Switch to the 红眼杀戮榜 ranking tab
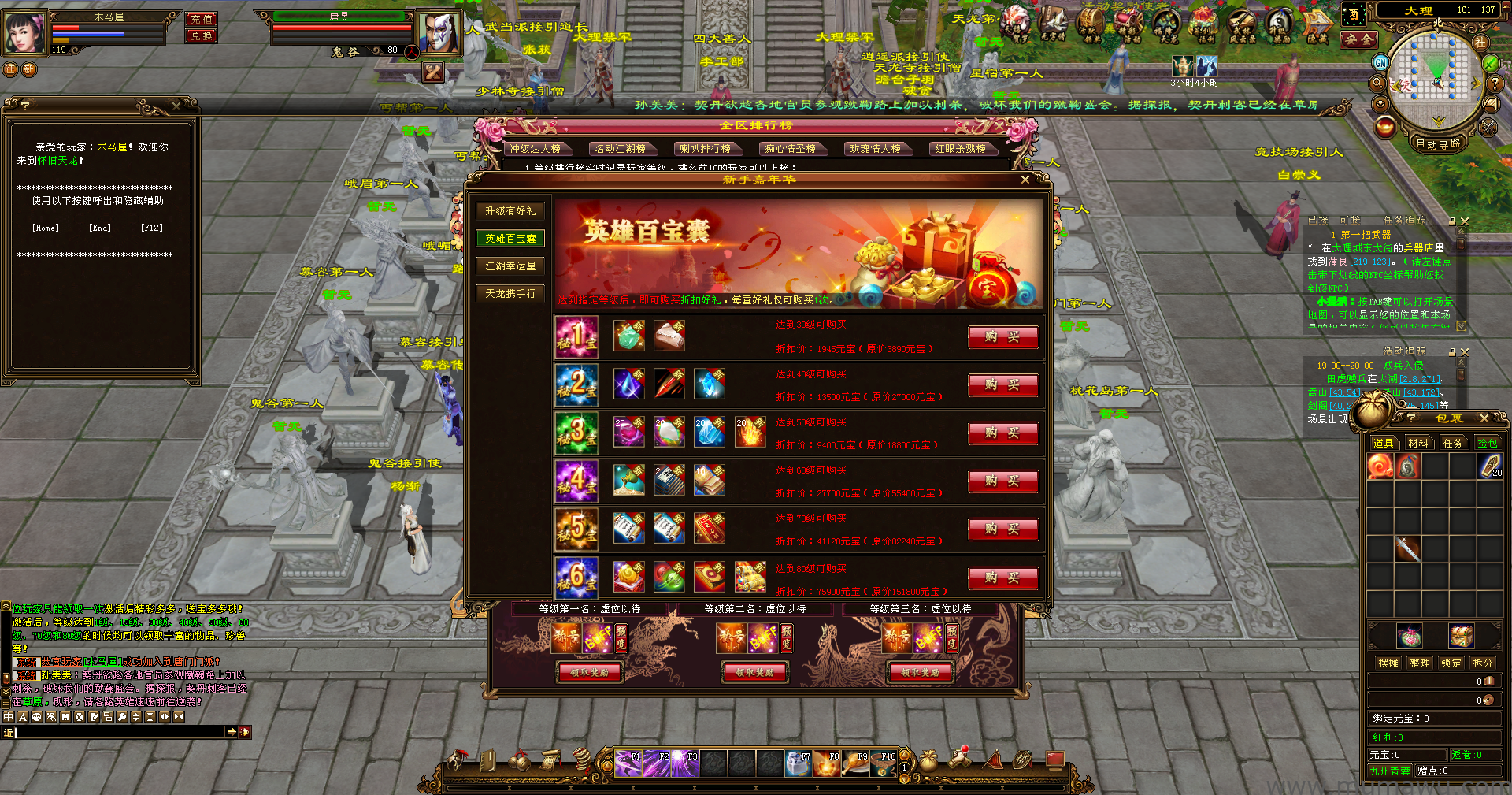This screenshot has height=795, width=1512. pyautogui.click(x=961, y=149)
